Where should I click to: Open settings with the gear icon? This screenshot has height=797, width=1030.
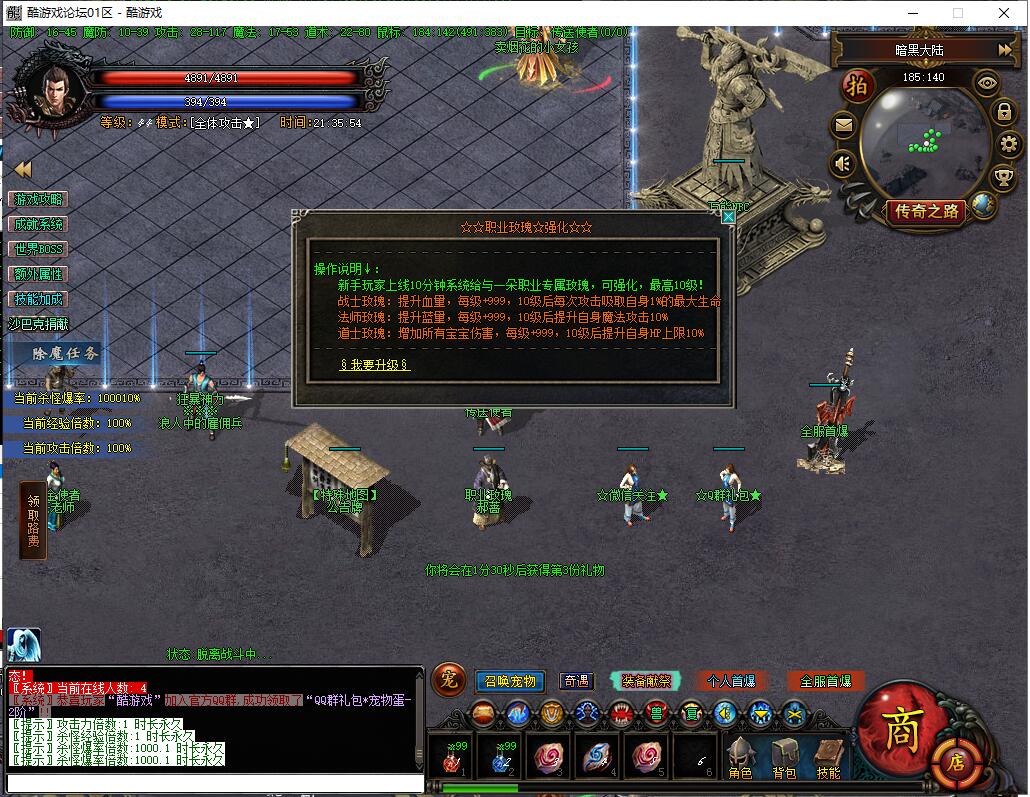click(x=1008, y=144)
